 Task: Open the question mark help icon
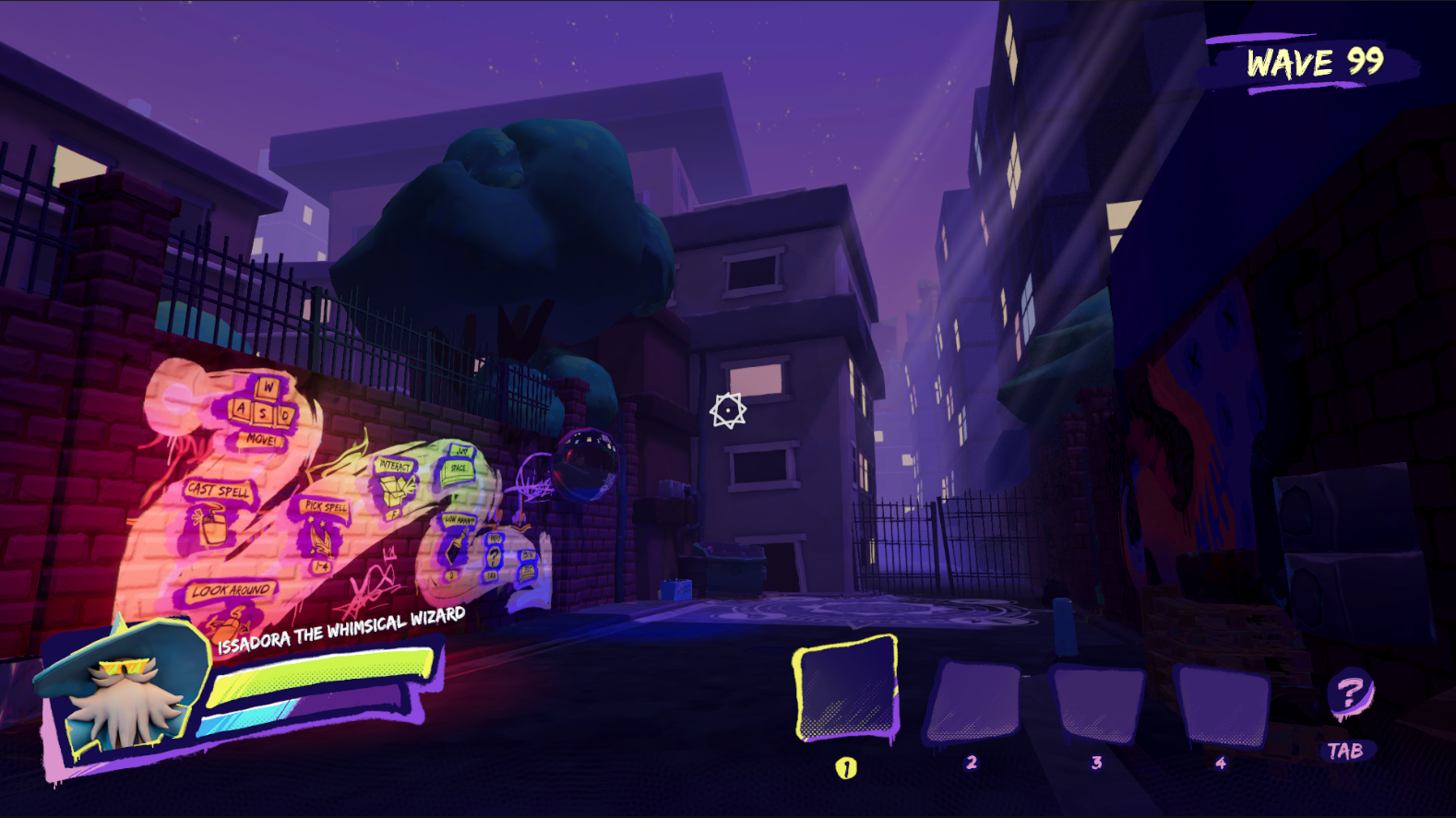[1349, 693]
